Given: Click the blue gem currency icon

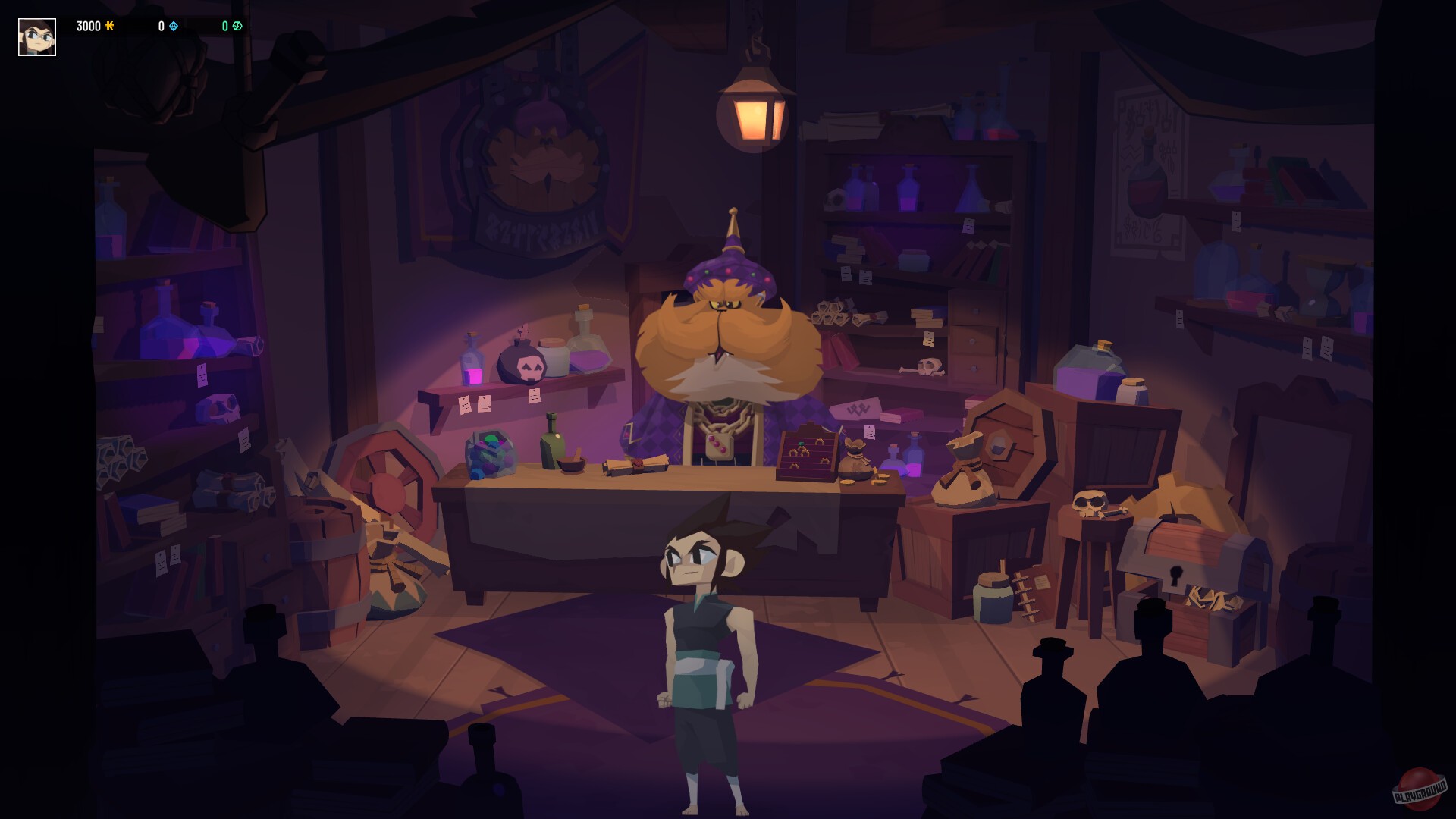Looking at the screenshot, I should (174, 26).
